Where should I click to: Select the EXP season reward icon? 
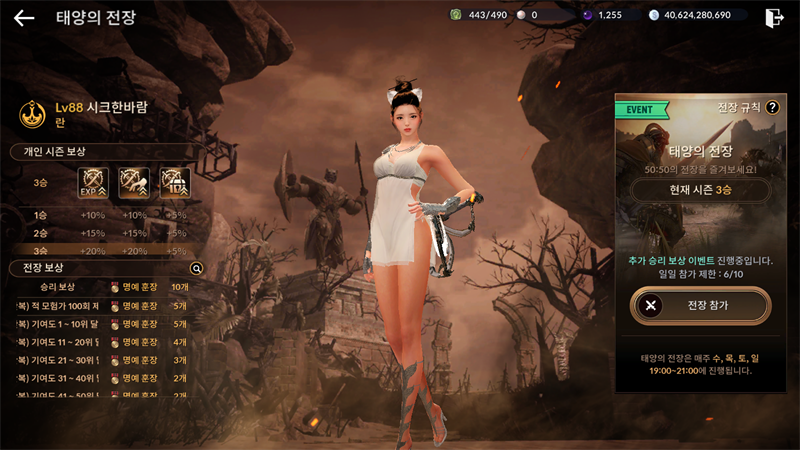coord(93,183)
